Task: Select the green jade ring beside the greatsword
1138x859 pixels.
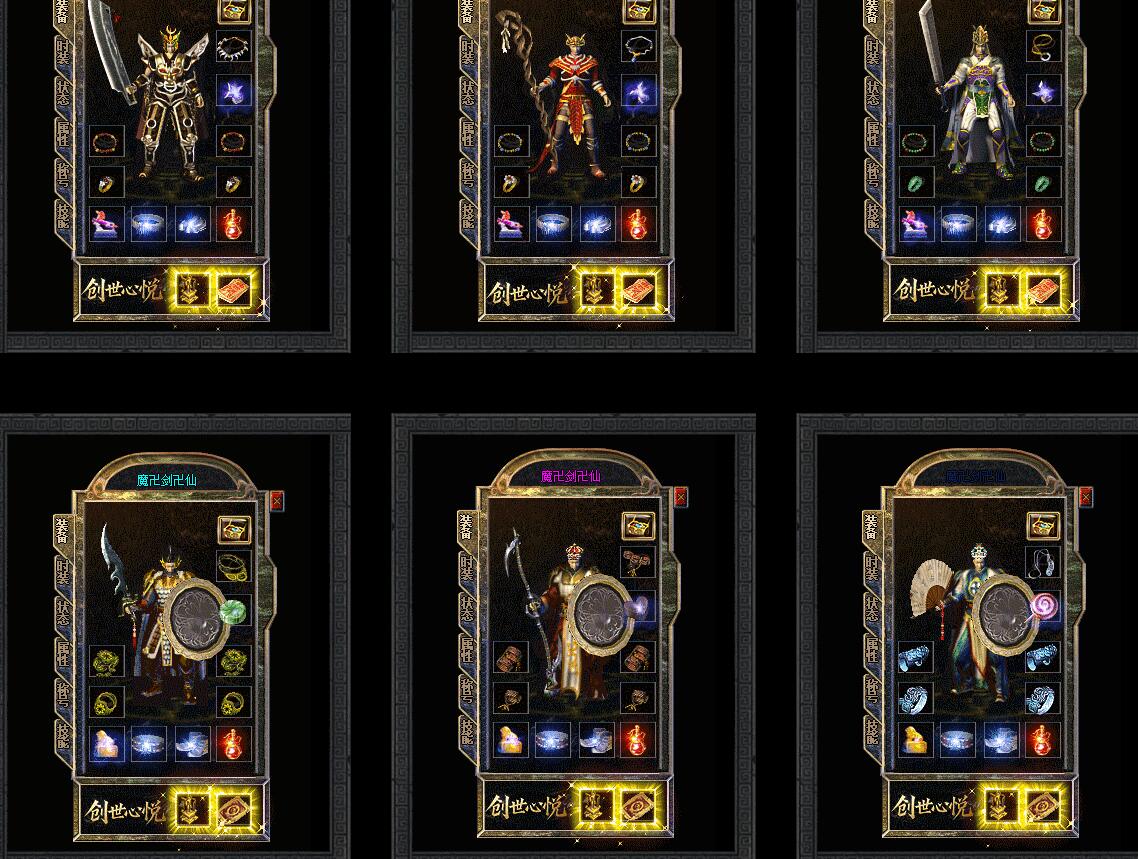Action: coord(915,183)
